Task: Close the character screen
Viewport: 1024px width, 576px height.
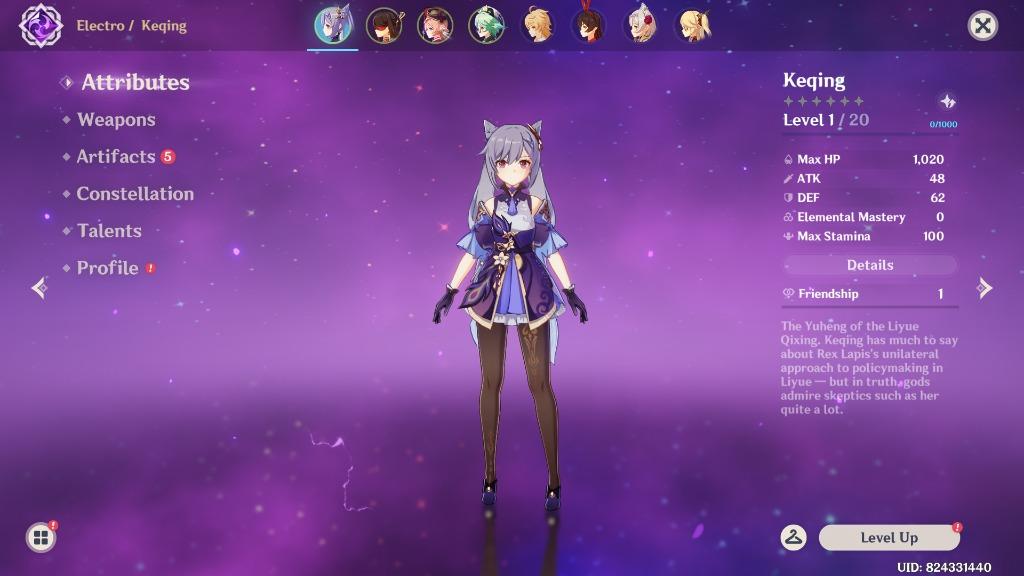Action: pyautogui.click(x=983, y=26)
